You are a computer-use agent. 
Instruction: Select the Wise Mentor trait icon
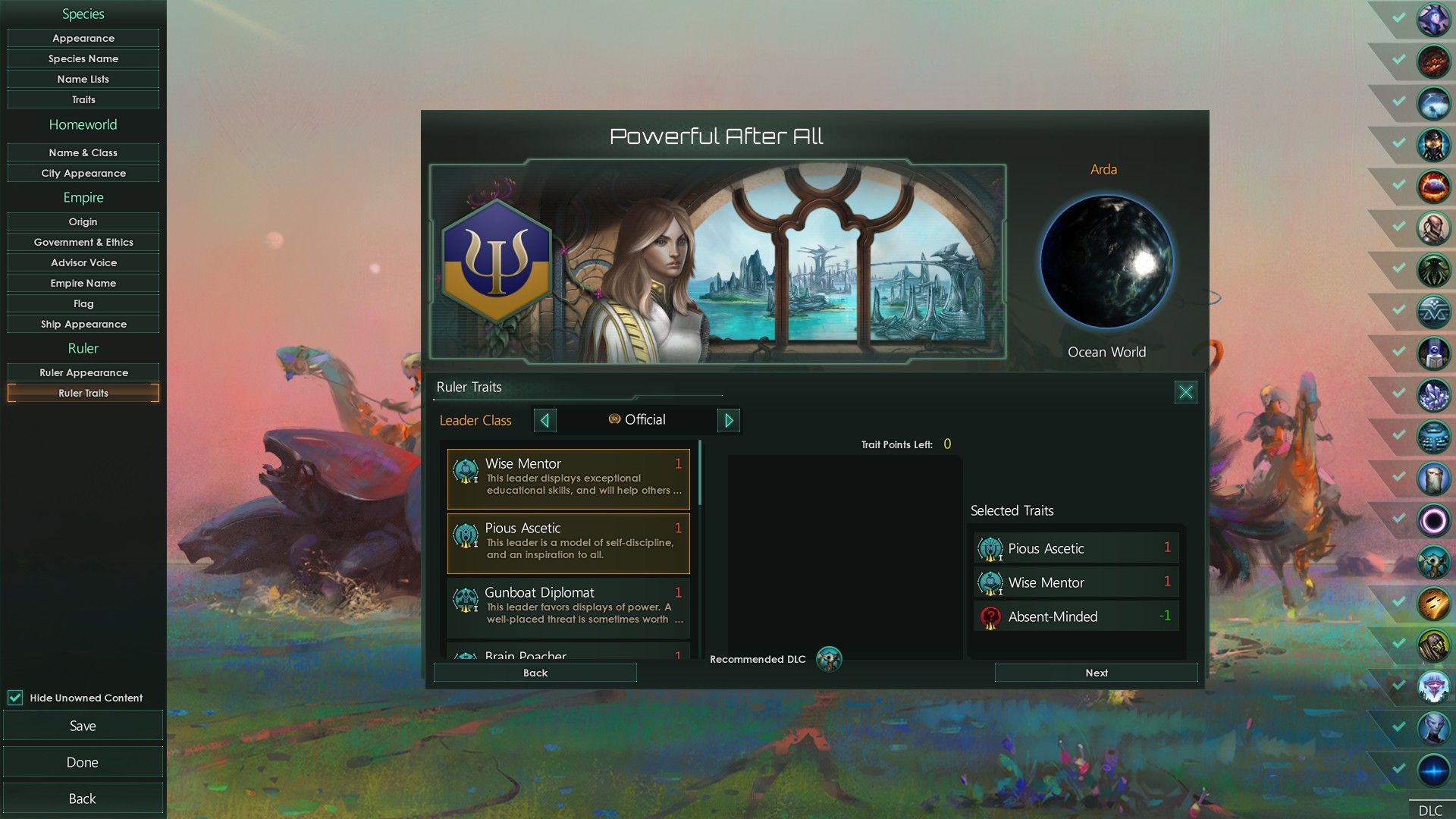465,472
